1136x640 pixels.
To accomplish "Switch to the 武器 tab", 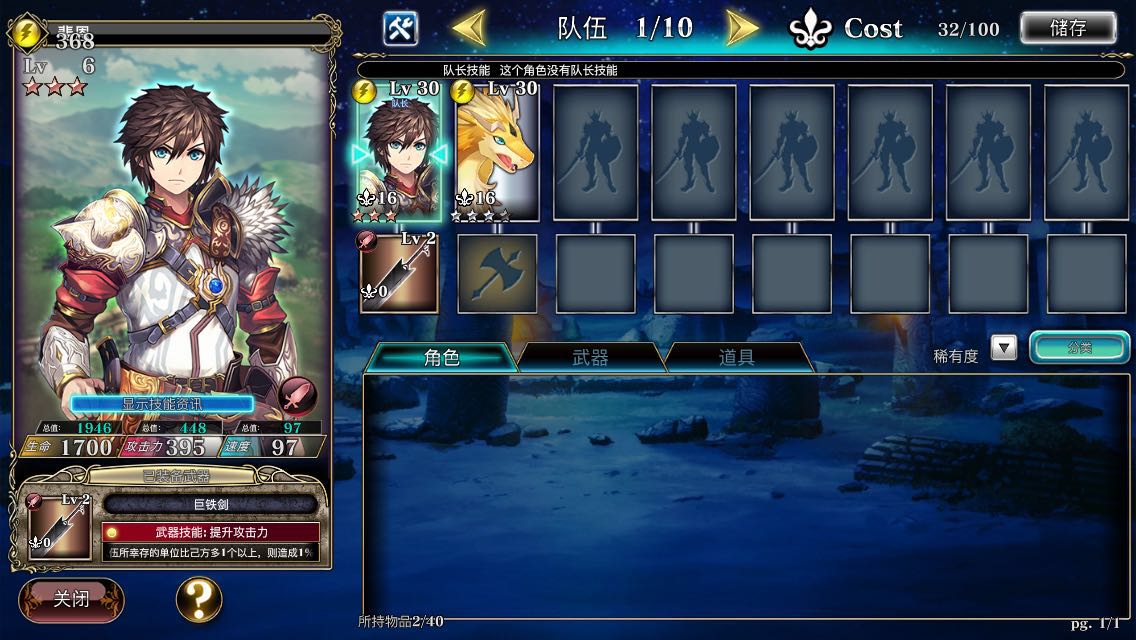I will point(590,357).
